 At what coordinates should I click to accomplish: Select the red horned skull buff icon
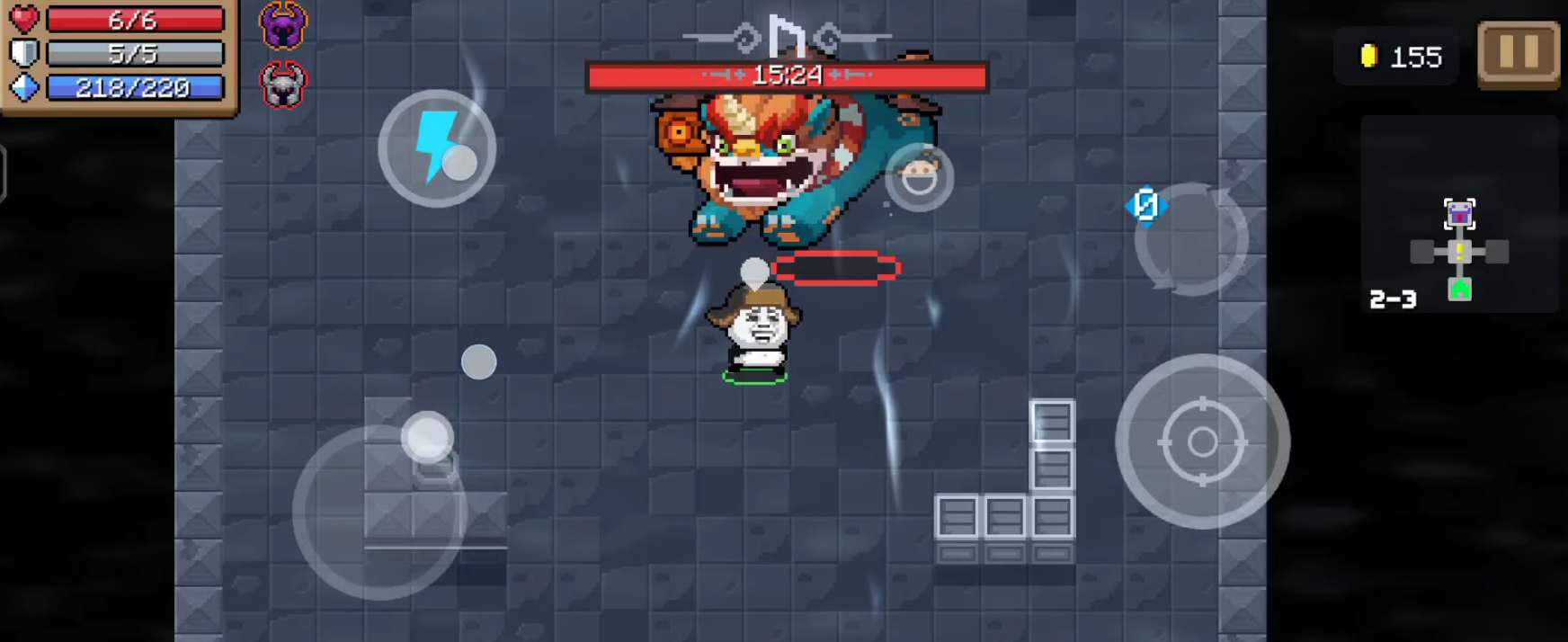point(283,85)
